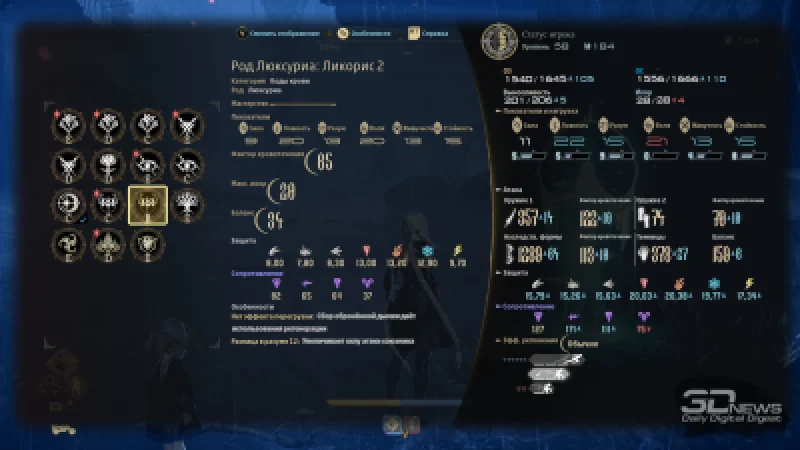Viewport: 800px width, 450px height.
Task: Select the gold-highlighted Lycoris 2 blood code
Action: pos(146,203)
